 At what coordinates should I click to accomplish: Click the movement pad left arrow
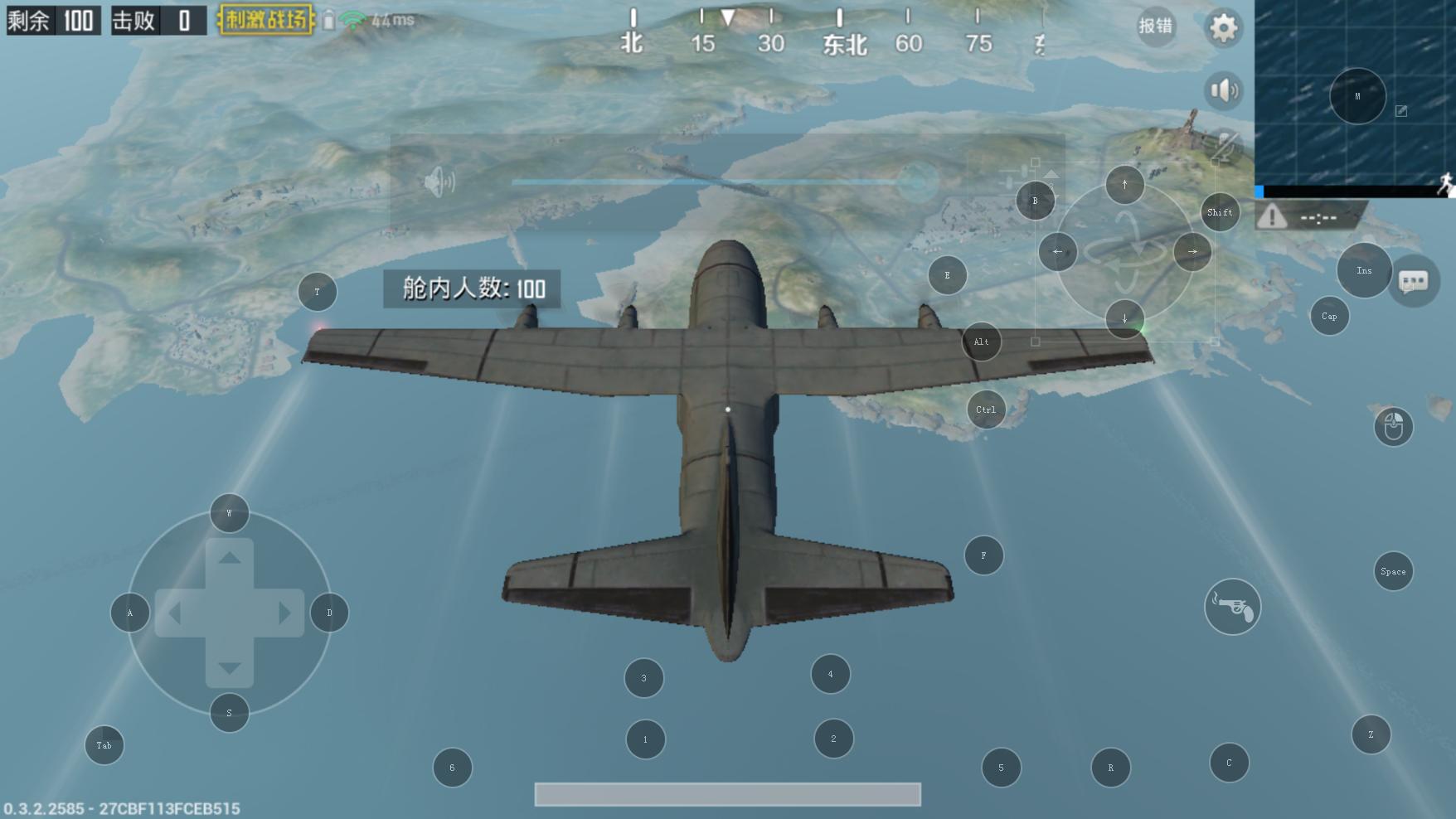pyautogui.click(x=175, y=613)
